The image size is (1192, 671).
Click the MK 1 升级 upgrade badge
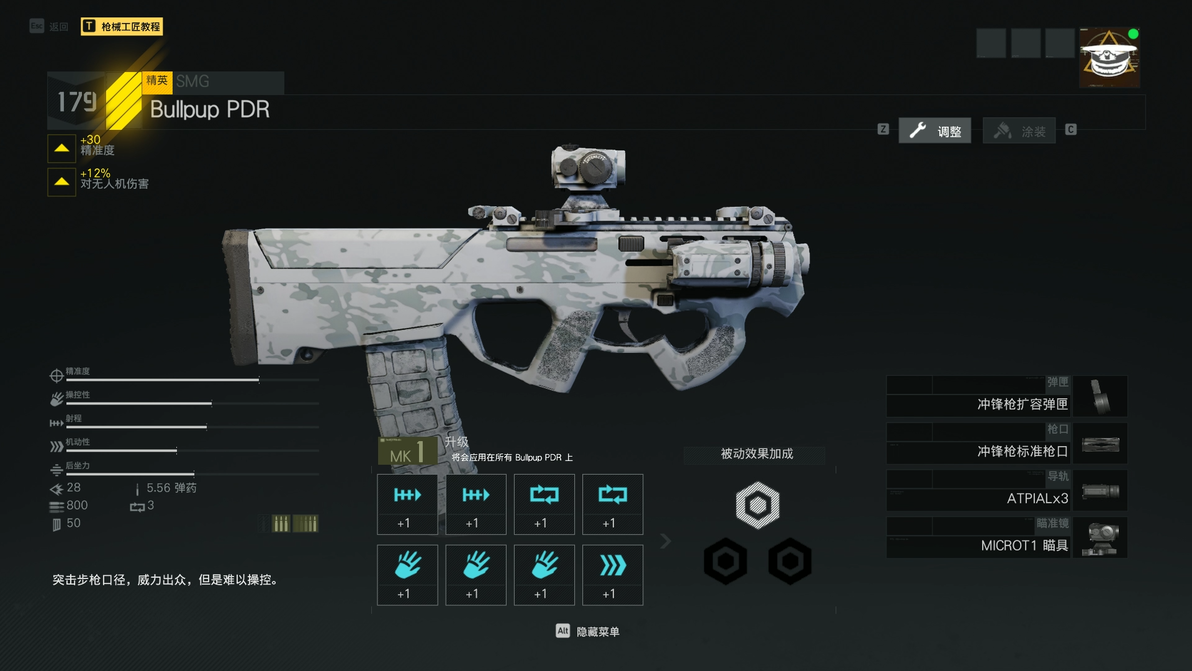(408, 452)
